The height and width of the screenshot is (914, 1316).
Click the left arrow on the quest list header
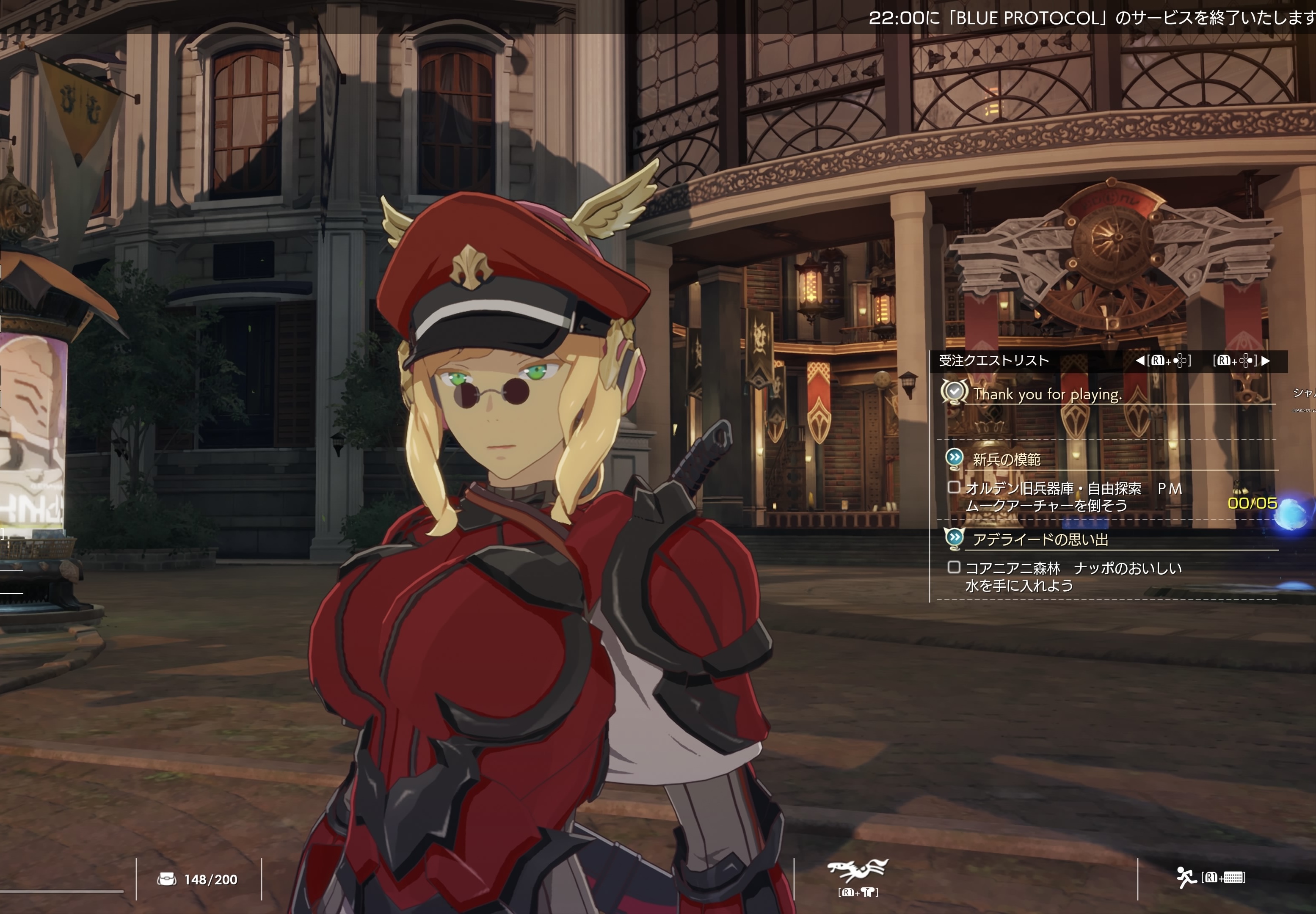click(1140, 360)
